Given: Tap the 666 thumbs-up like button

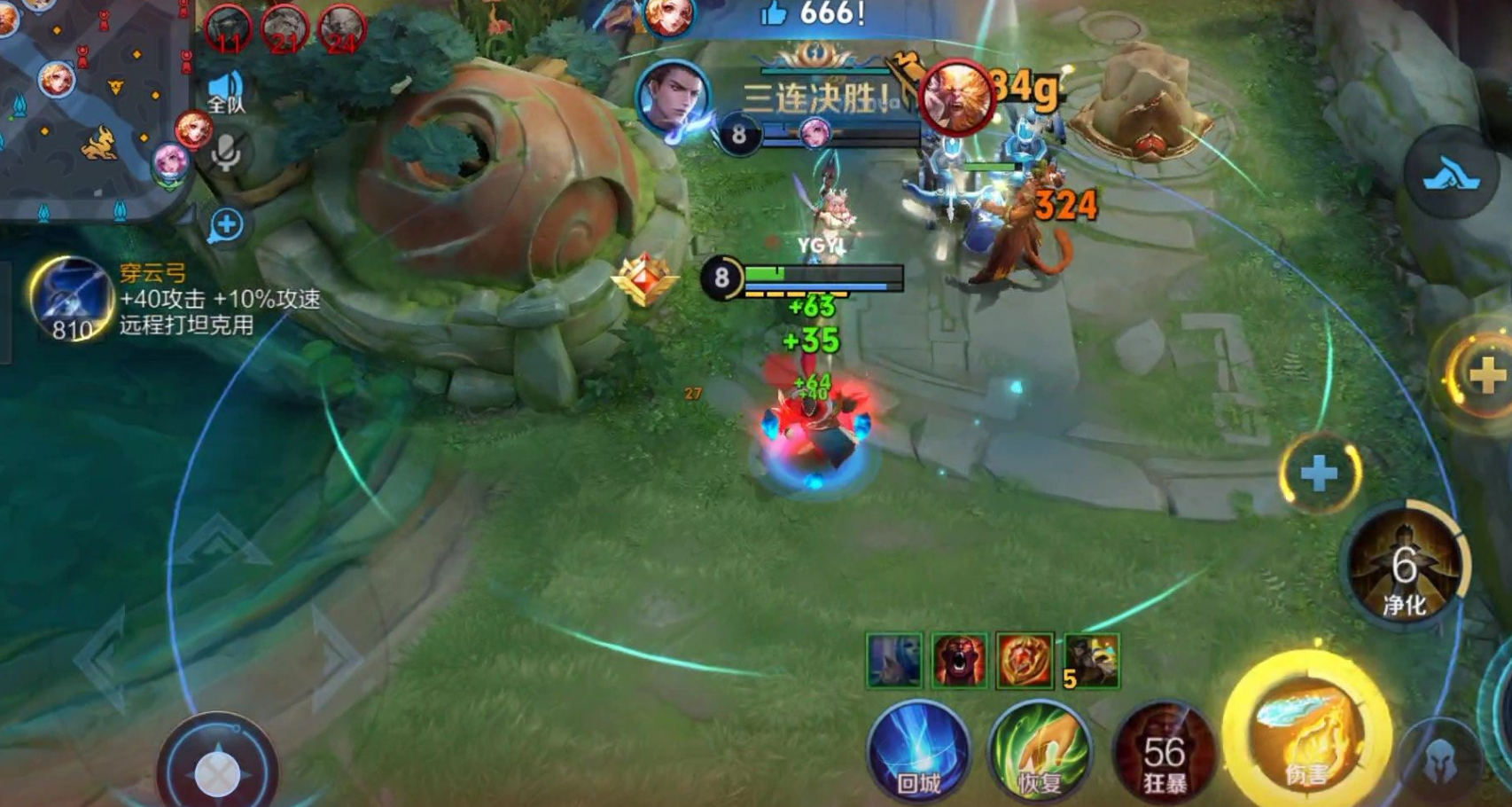Looking at the screenshot, I should [775, 13].
